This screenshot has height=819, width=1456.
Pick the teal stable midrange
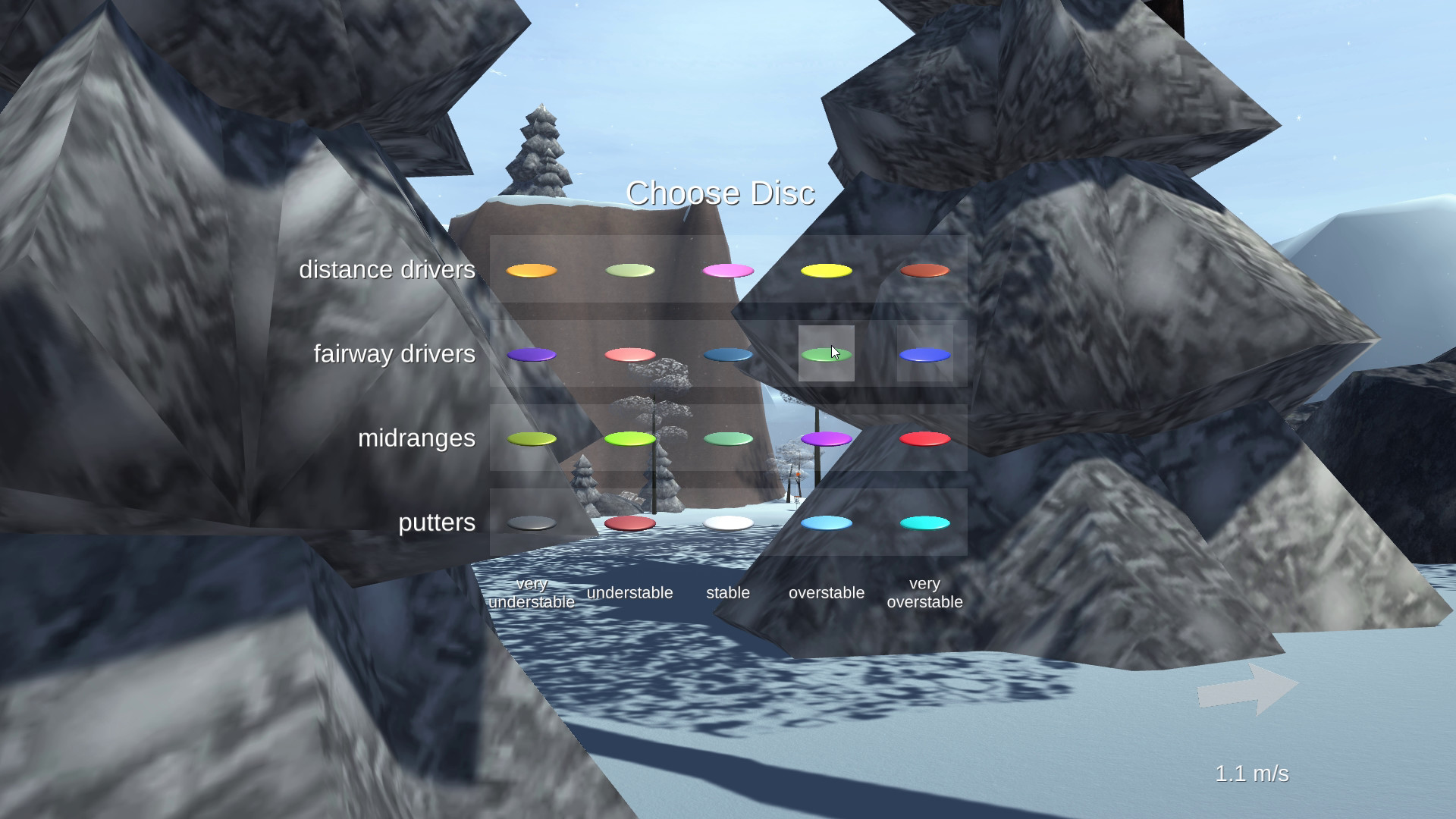(728, 438)
